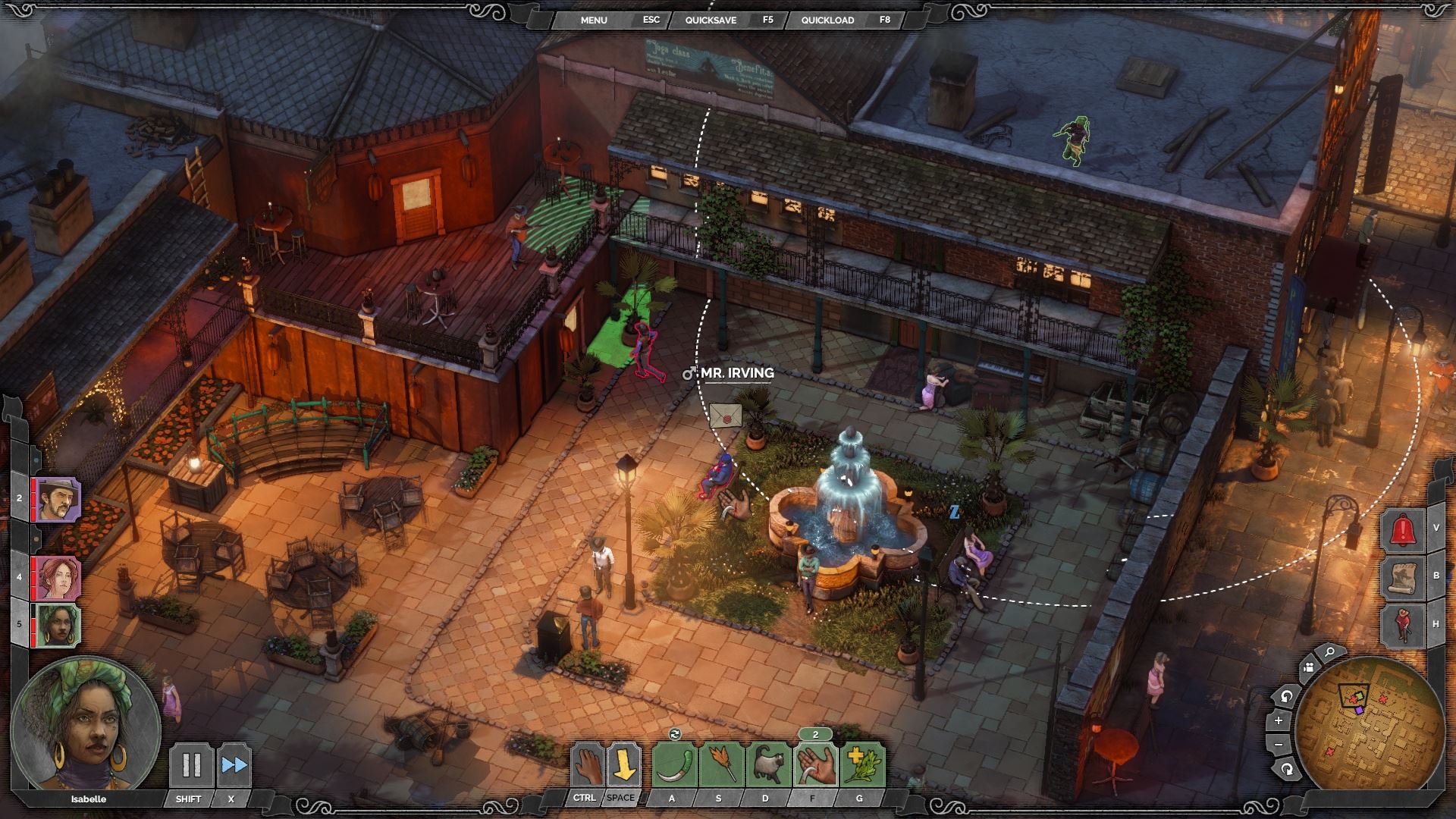1456x819 pixels.
Task: Choose the feathered blow dart ability
Action: coord(721,764)
